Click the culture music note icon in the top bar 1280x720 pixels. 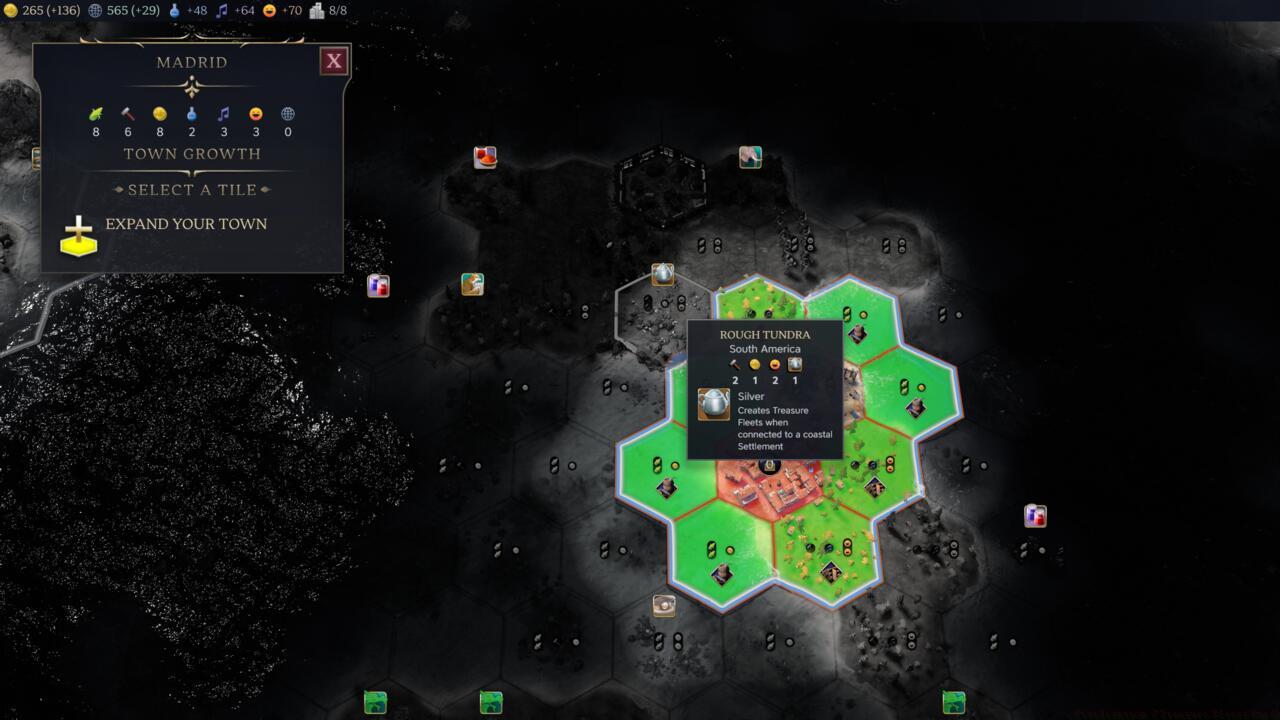(x=223, y=9)
